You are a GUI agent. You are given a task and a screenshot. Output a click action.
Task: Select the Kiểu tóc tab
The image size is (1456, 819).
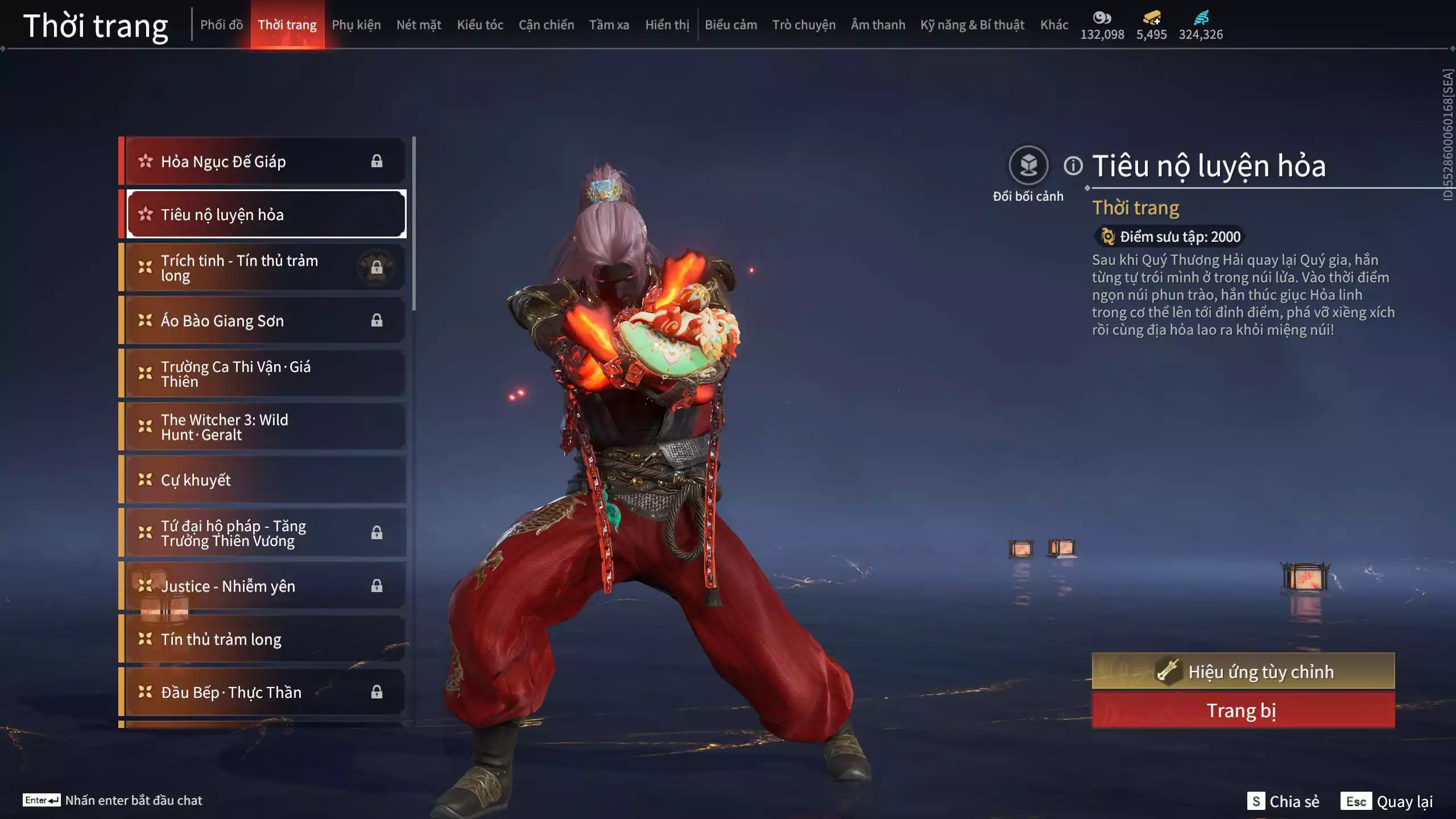[480, 25]
